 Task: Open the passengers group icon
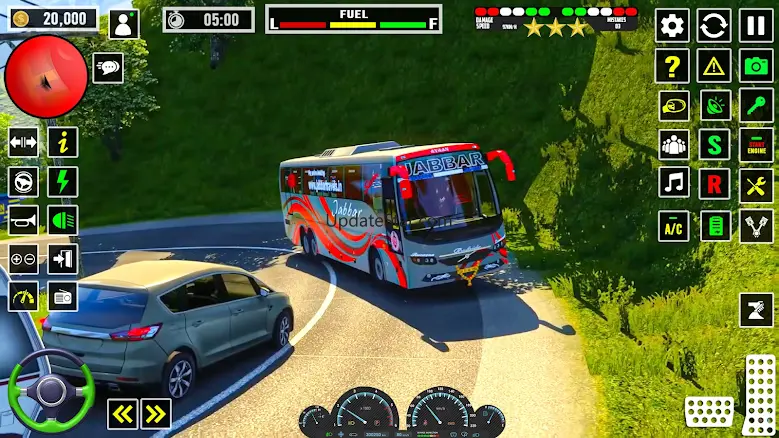(673, 145)
